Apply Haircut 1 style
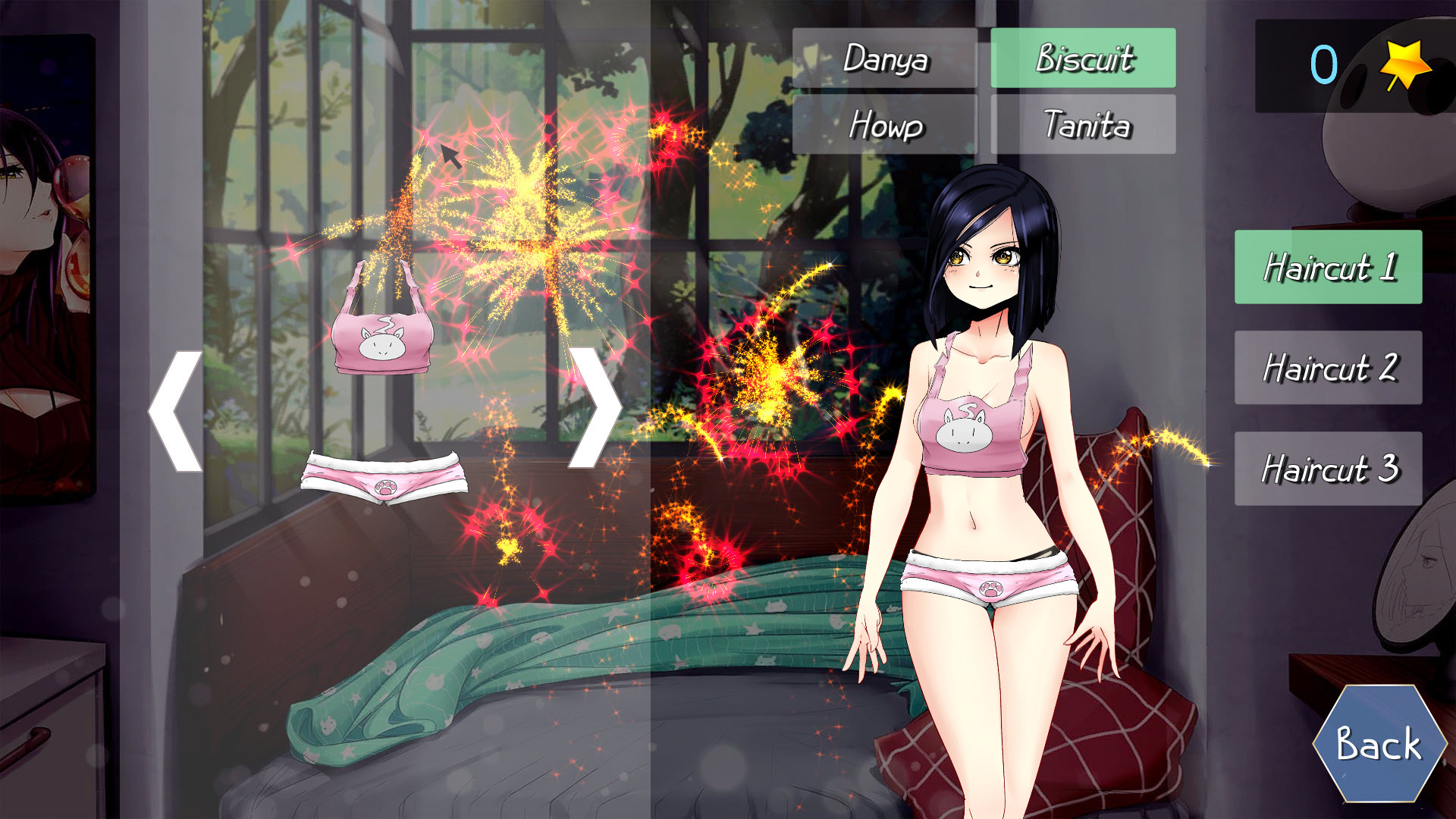 [x=1328, y=267]
